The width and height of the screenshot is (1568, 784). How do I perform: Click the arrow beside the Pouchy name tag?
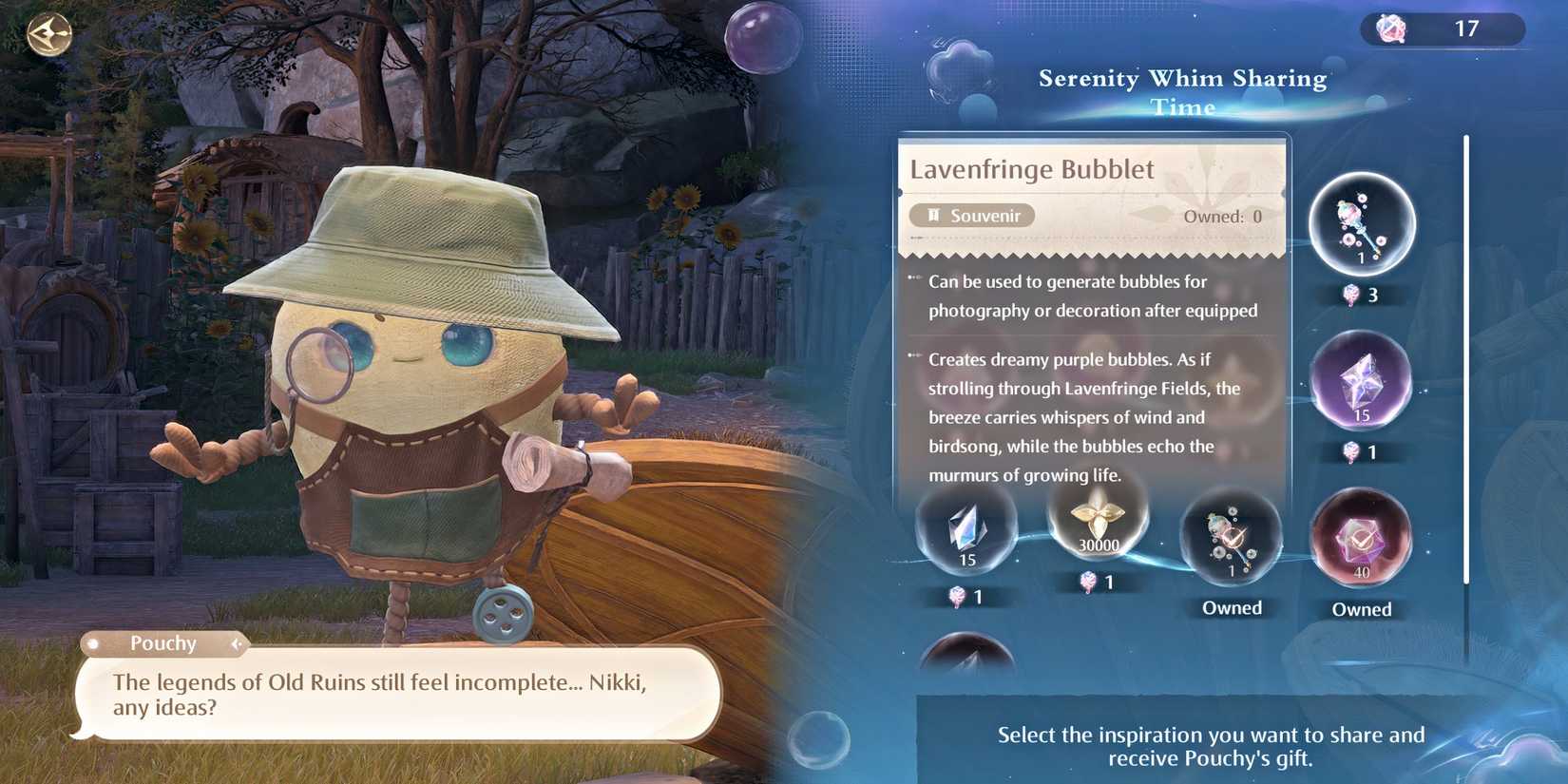point(234,644)
